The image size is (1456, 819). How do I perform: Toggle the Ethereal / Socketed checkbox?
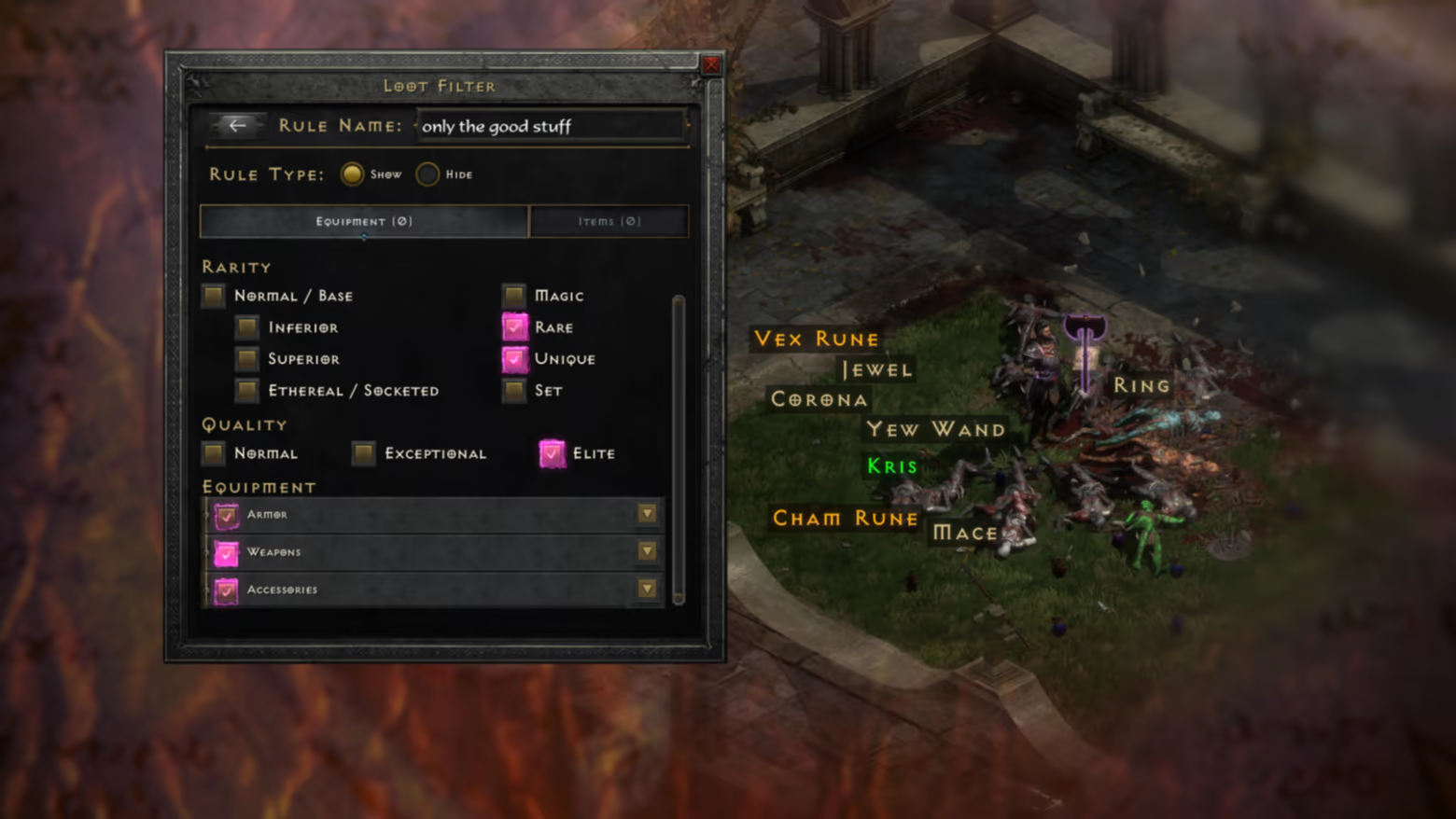click(247, 390)
